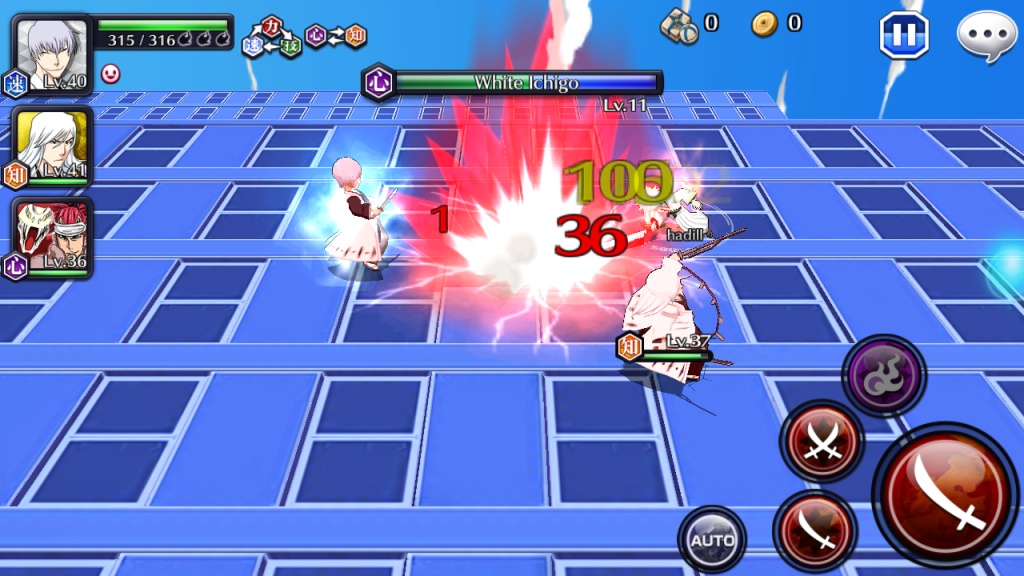Toggle the AUTO battle button
1024x576 pixels.
(712, 540)
